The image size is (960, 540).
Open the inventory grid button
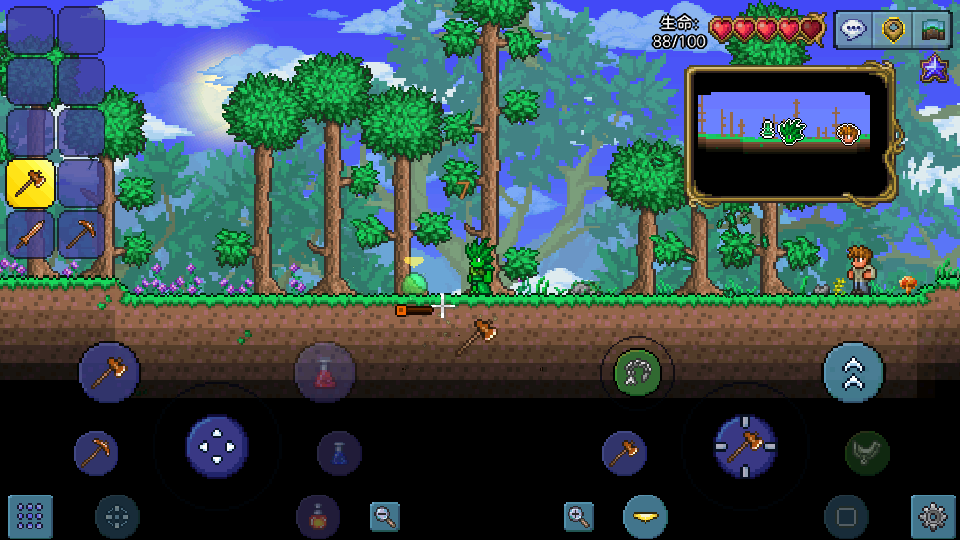tap(30, 516)
